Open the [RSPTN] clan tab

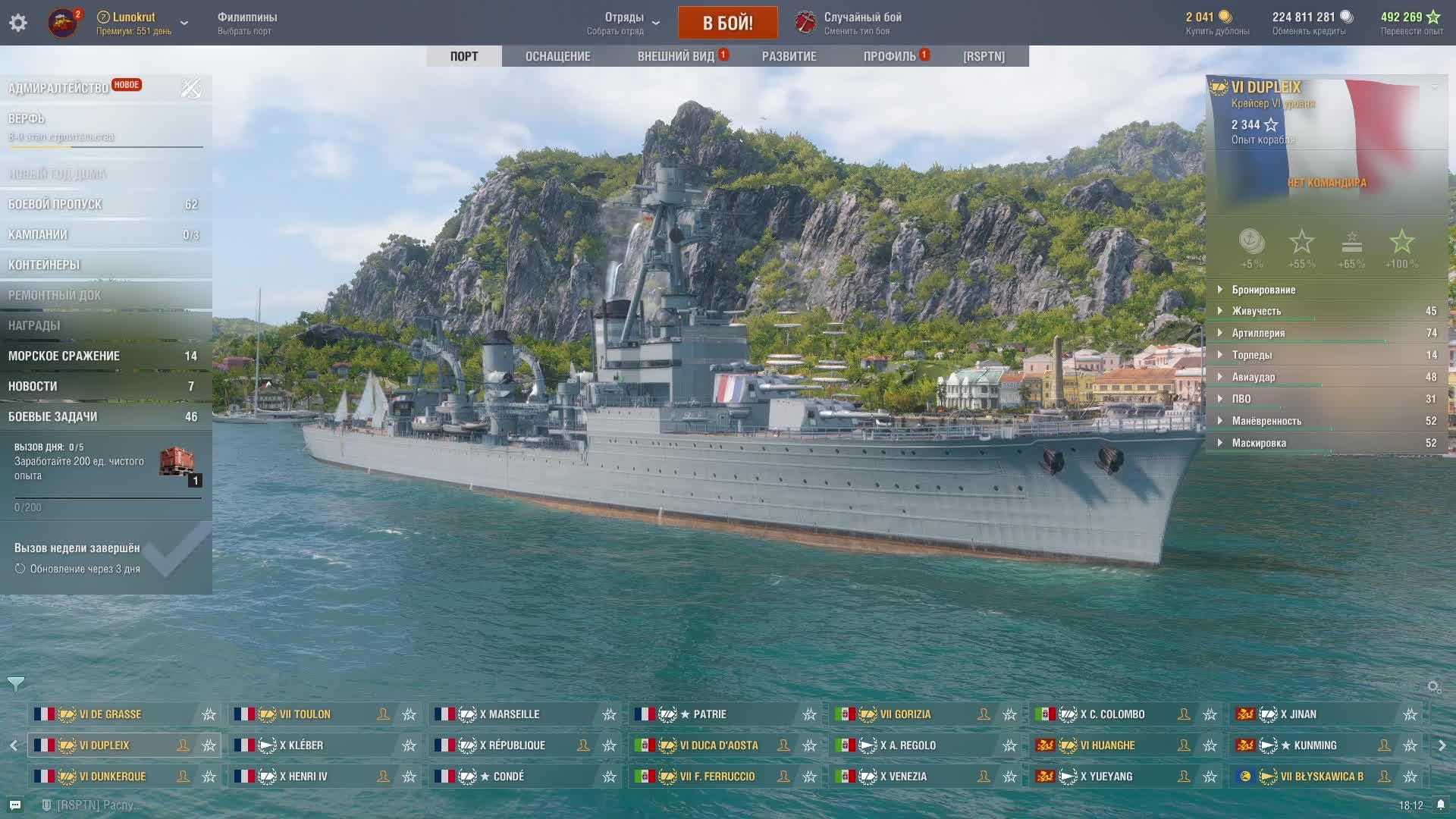pos(984,56)
